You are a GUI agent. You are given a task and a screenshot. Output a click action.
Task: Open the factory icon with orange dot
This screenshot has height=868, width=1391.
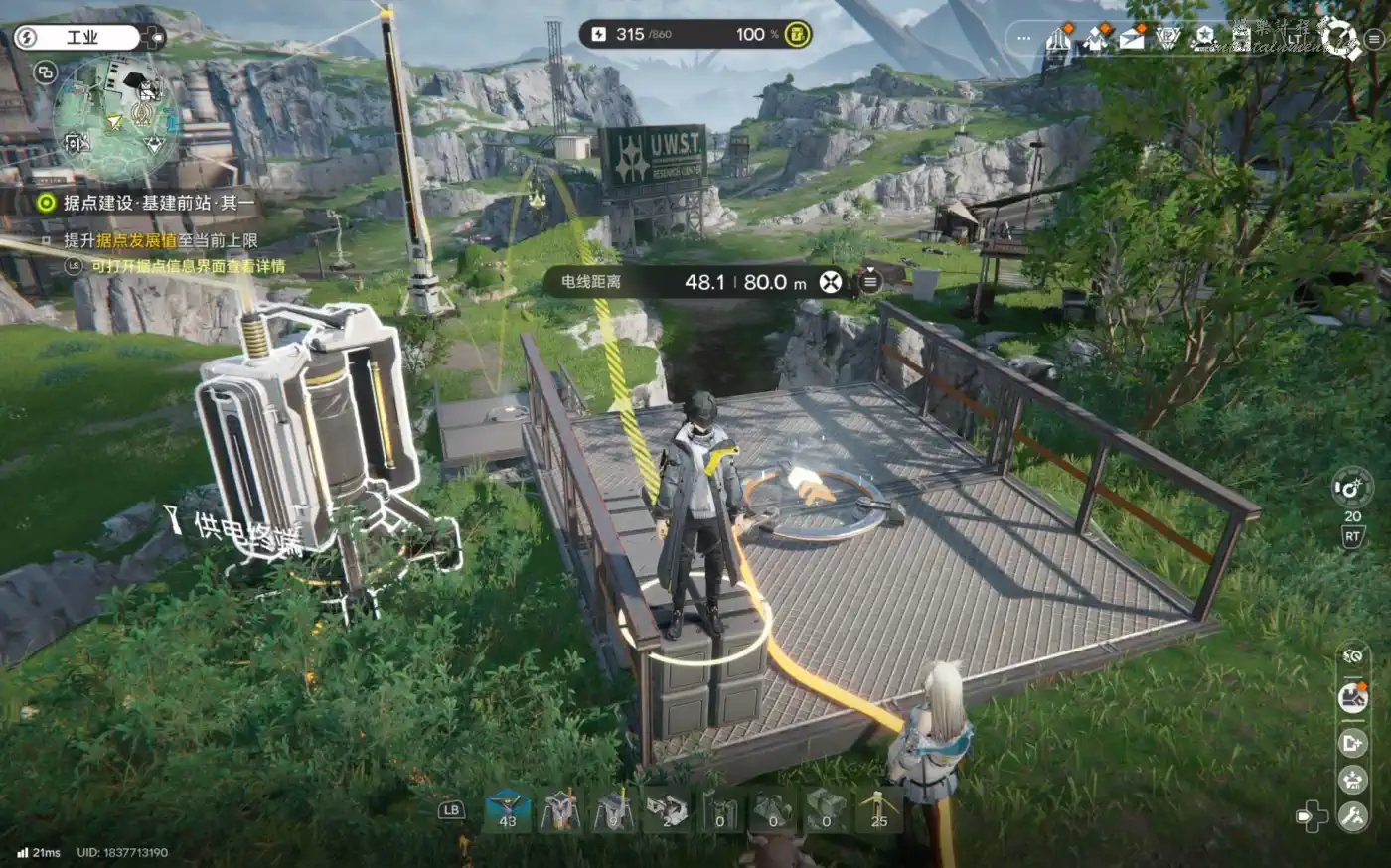pyautogui.click(x=1352, y=697)
